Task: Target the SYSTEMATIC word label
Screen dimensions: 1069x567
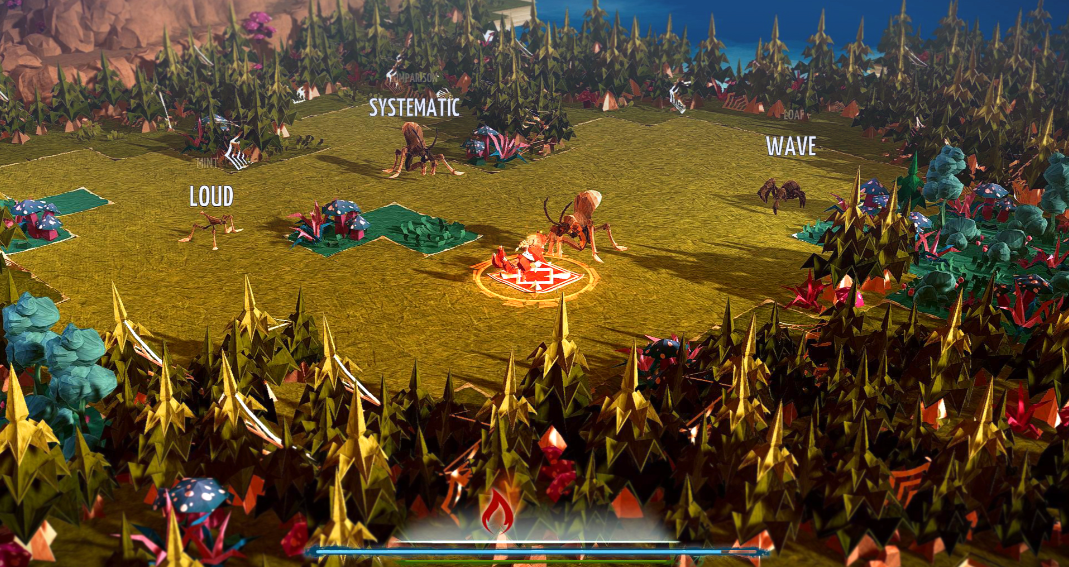Action: click(414, 107)
